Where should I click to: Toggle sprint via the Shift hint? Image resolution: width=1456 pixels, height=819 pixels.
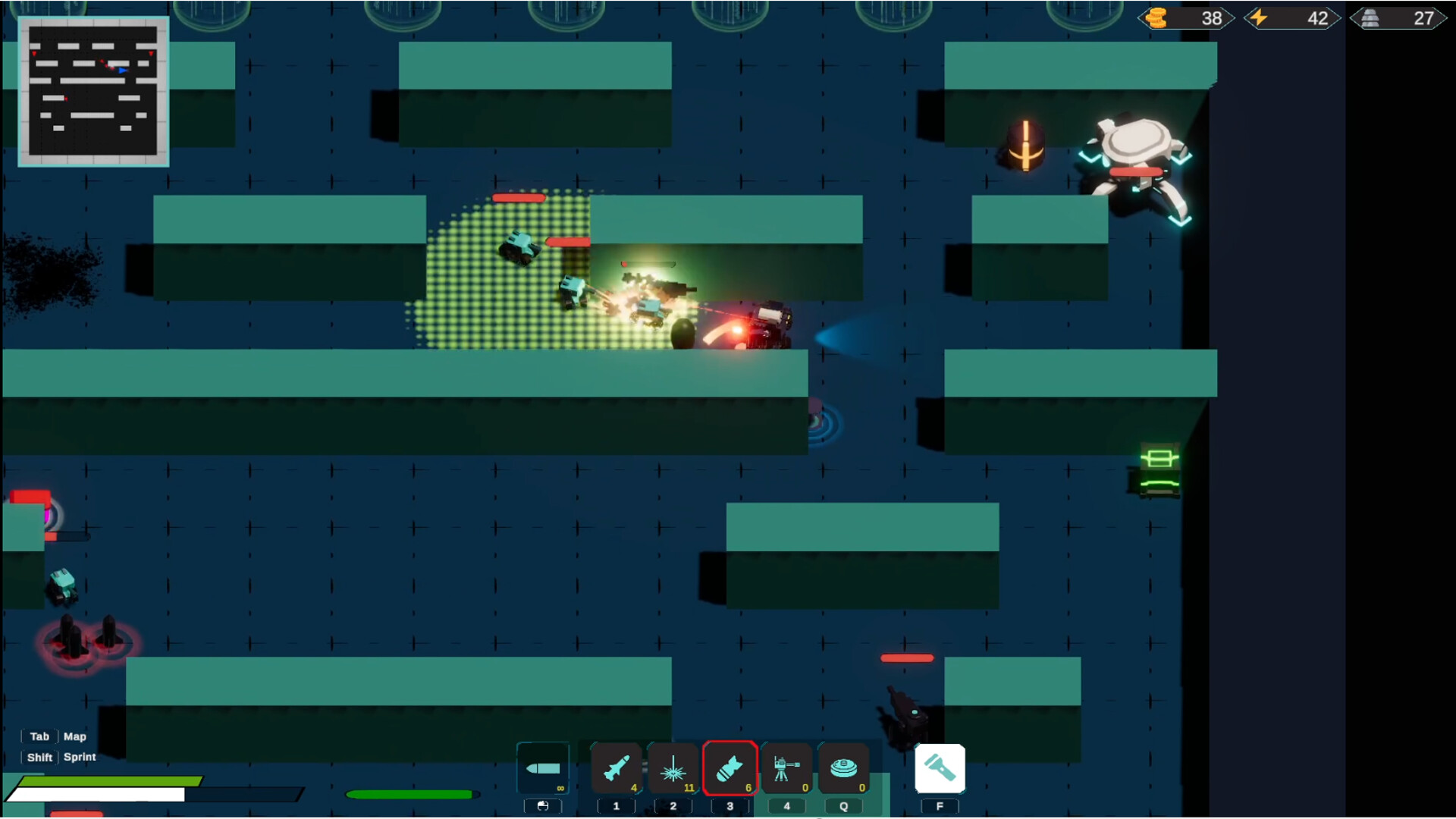coord(39,757)
